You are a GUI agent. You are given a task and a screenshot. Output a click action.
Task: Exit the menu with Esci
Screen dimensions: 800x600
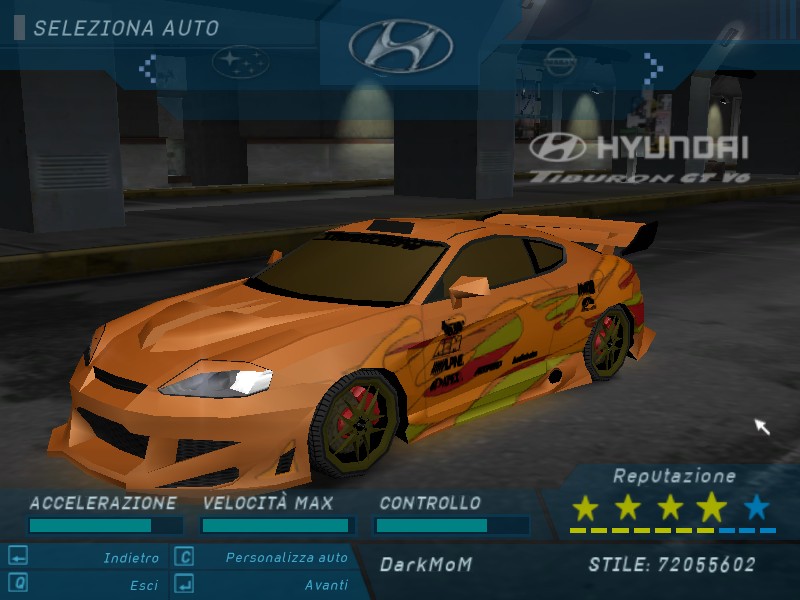143,585
